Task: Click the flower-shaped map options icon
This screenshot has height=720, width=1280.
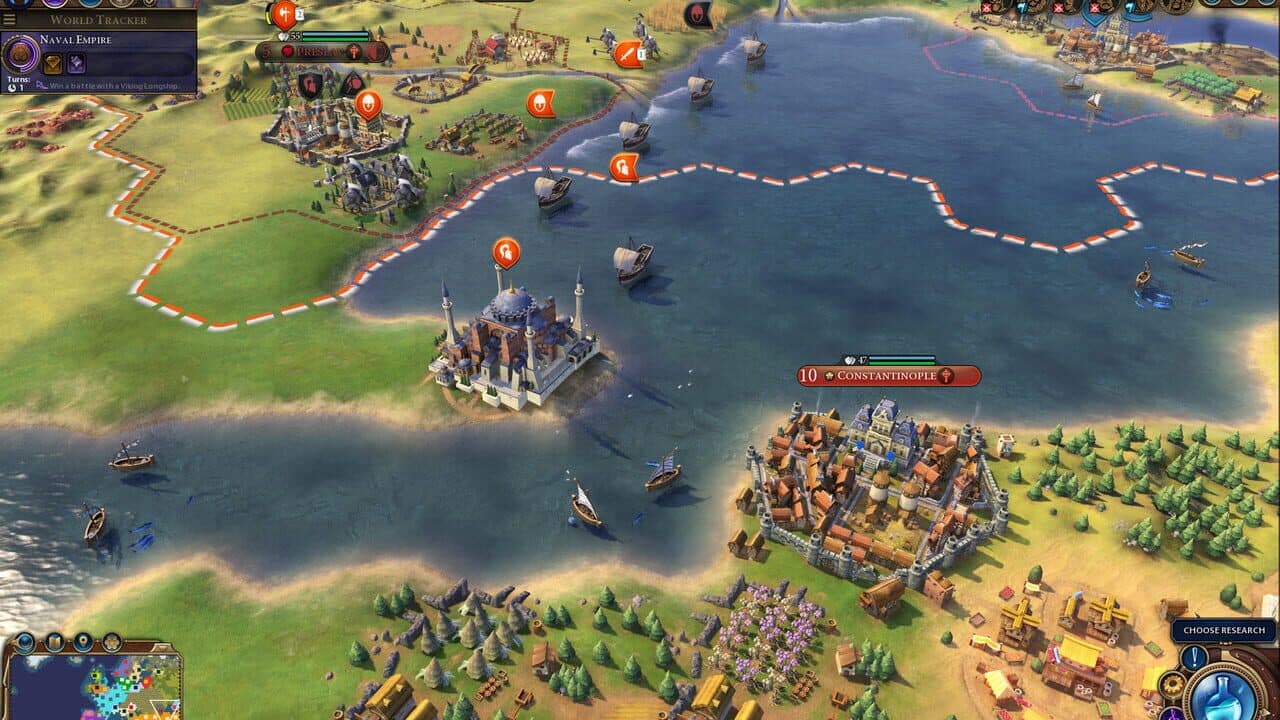Action: (x=111, y=642)
